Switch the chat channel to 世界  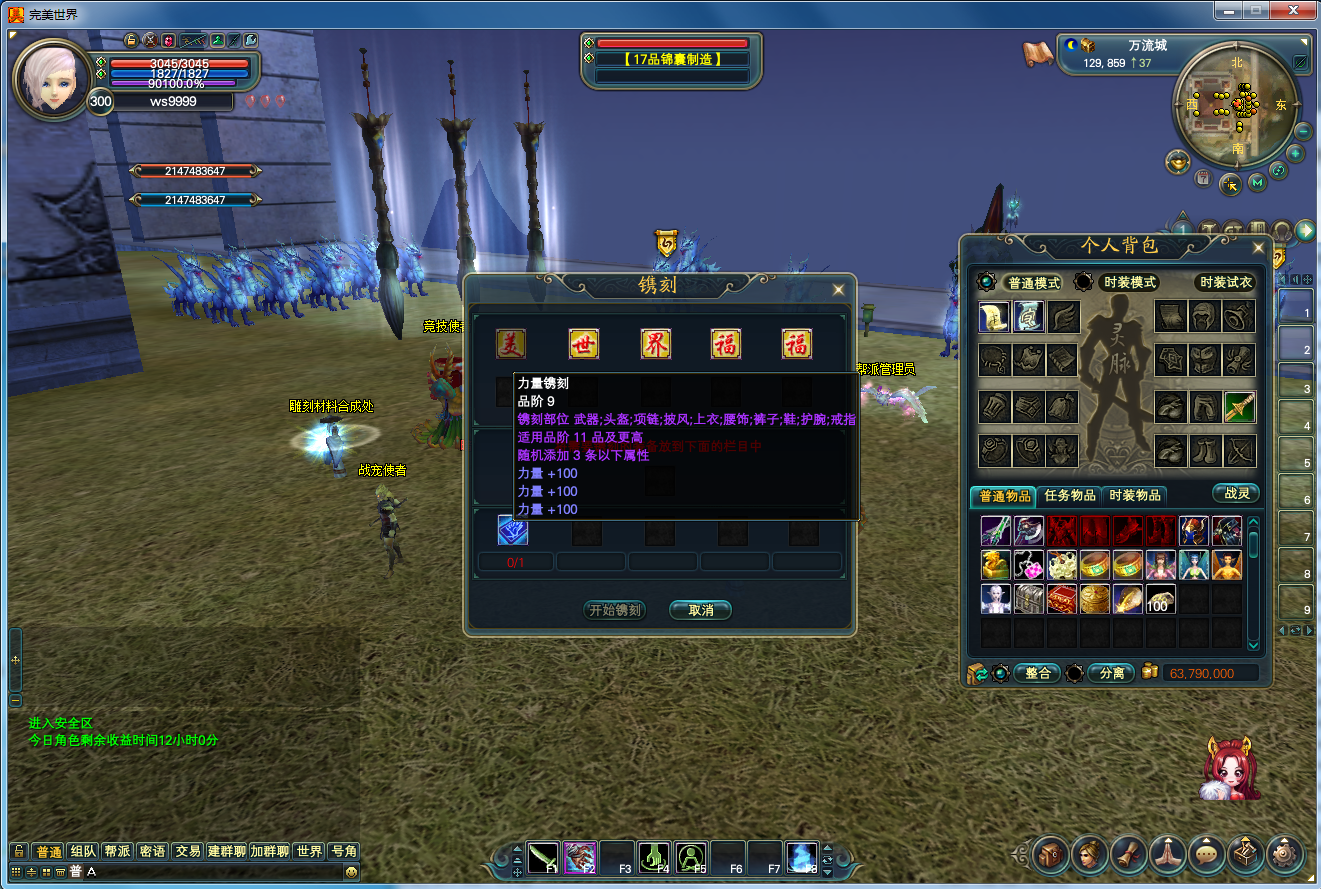[309, 851]
